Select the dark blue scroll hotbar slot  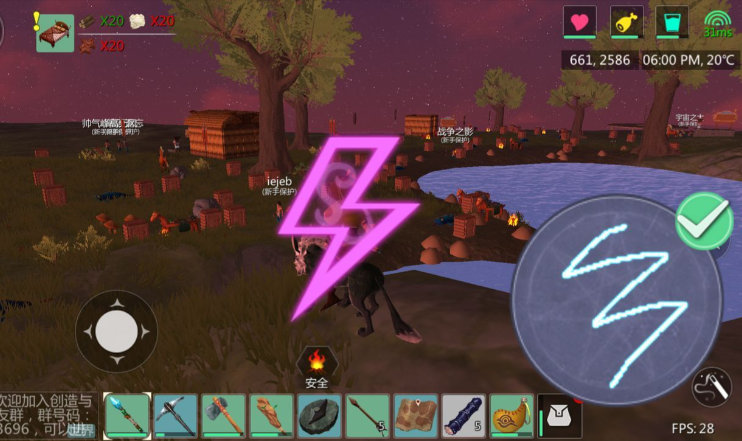[x=464, y=415]
